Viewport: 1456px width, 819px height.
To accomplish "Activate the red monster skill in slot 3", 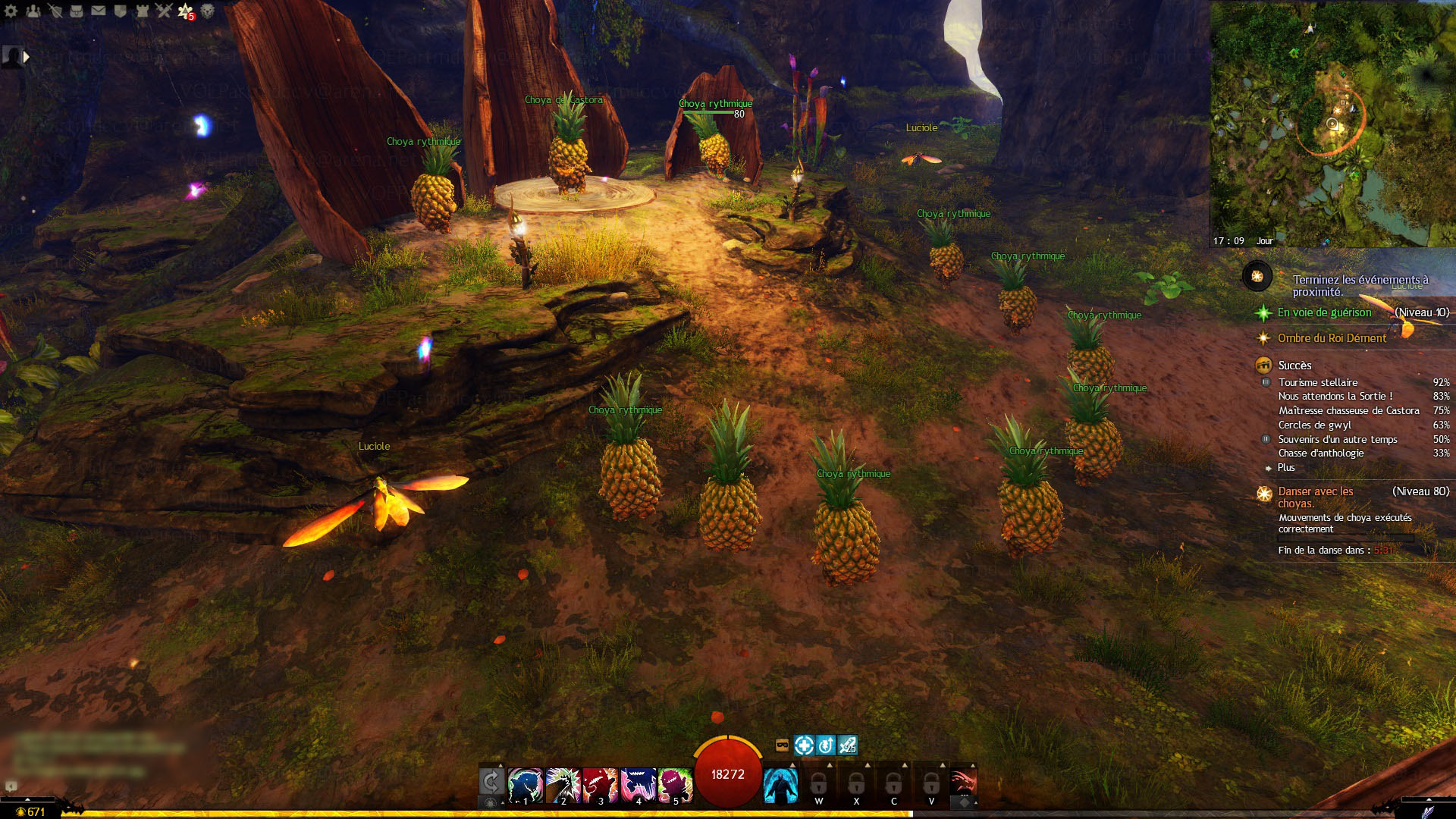I will point(601,785).
